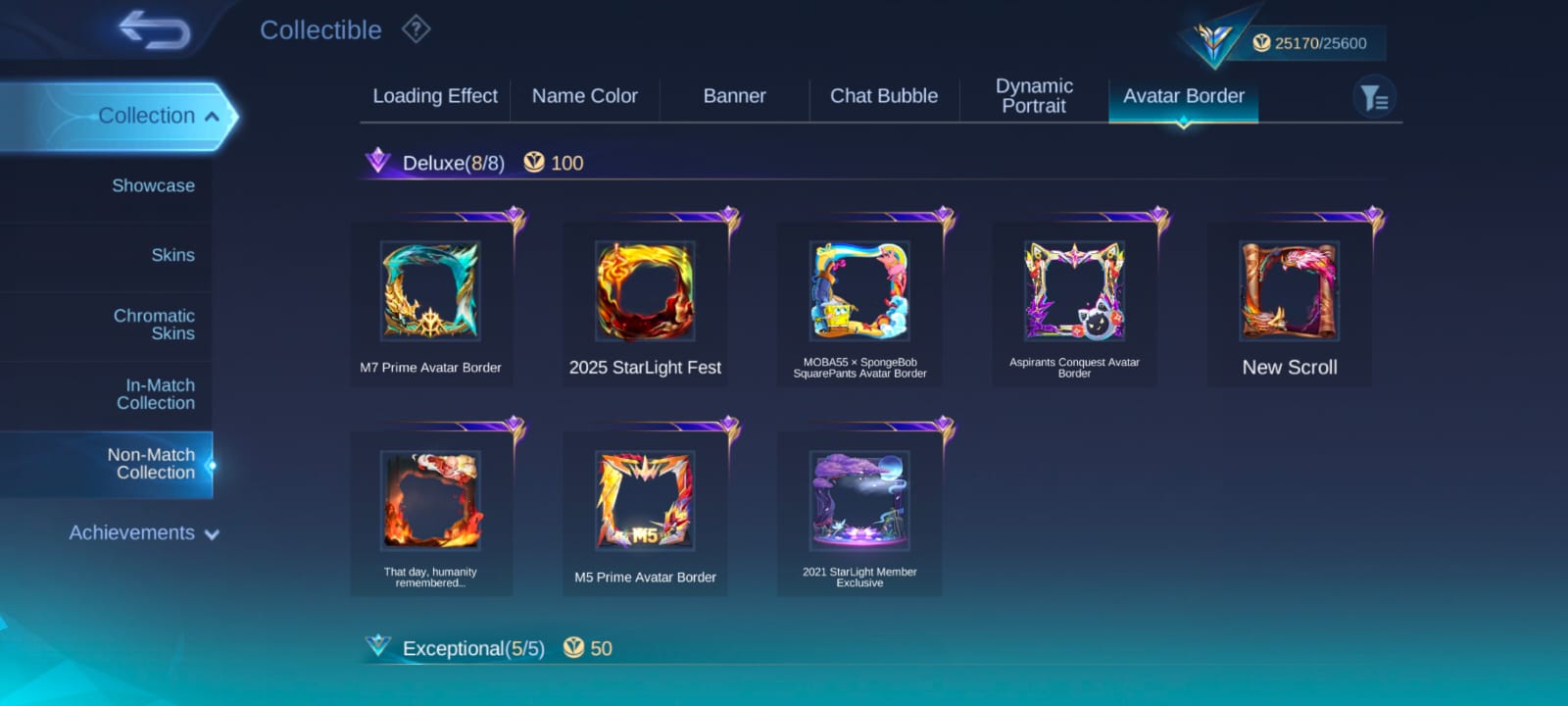Open the Dynamic Portrait tab

1034,96
